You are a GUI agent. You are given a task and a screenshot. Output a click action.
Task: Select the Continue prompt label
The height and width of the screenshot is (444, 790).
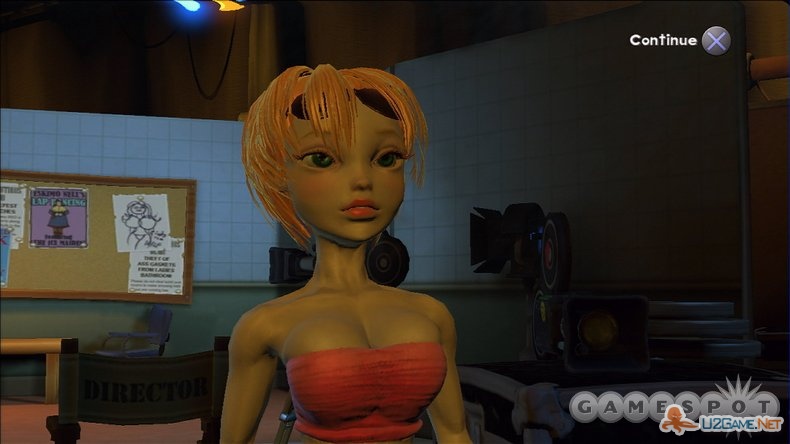pyautogui.click(x=663, y=40)
